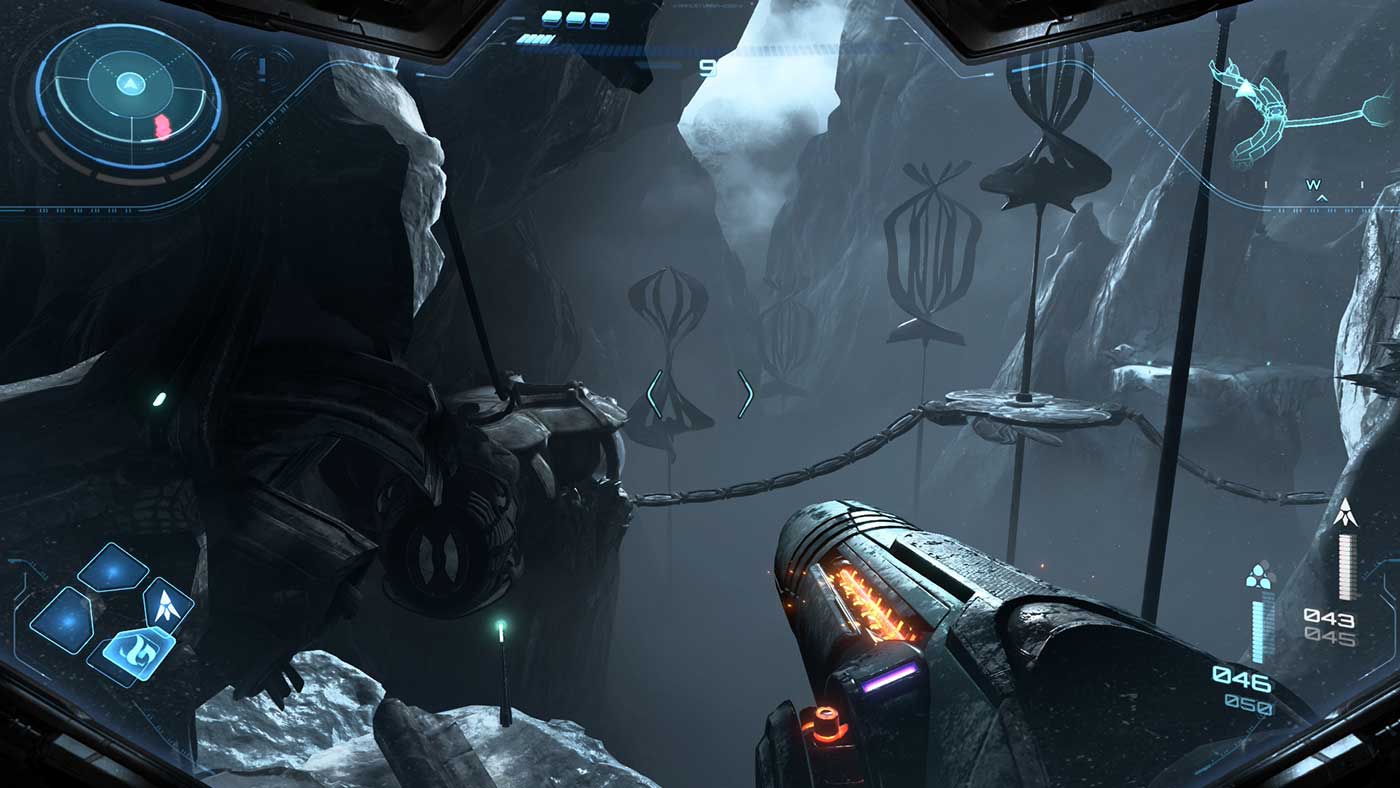Expand the right crosshair chevron
The width and height of the screenshot is (1400, 788).
745,392
